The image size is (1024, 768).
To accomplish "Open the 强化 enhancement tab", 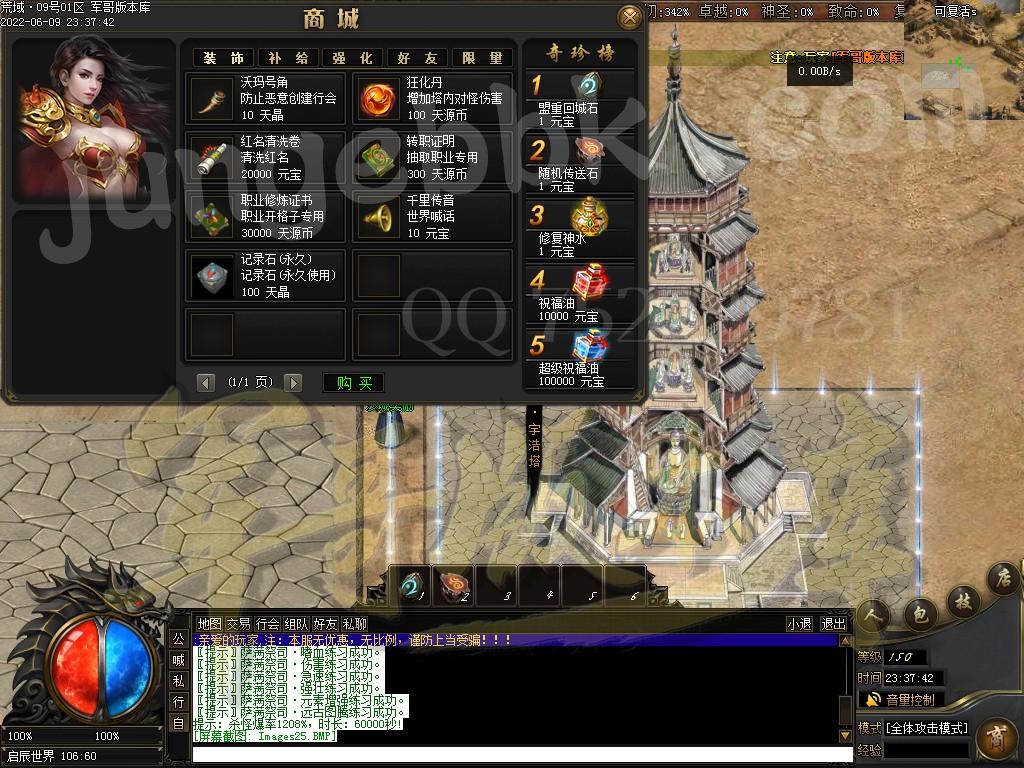I will coord(352,58).
